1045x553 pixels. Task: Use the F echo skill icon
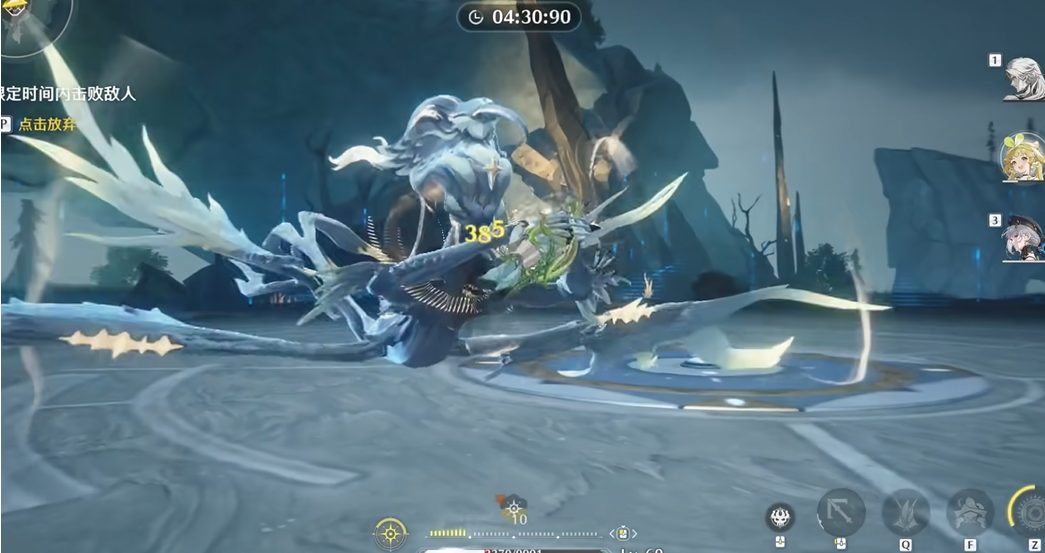click(x=969, y=512)
